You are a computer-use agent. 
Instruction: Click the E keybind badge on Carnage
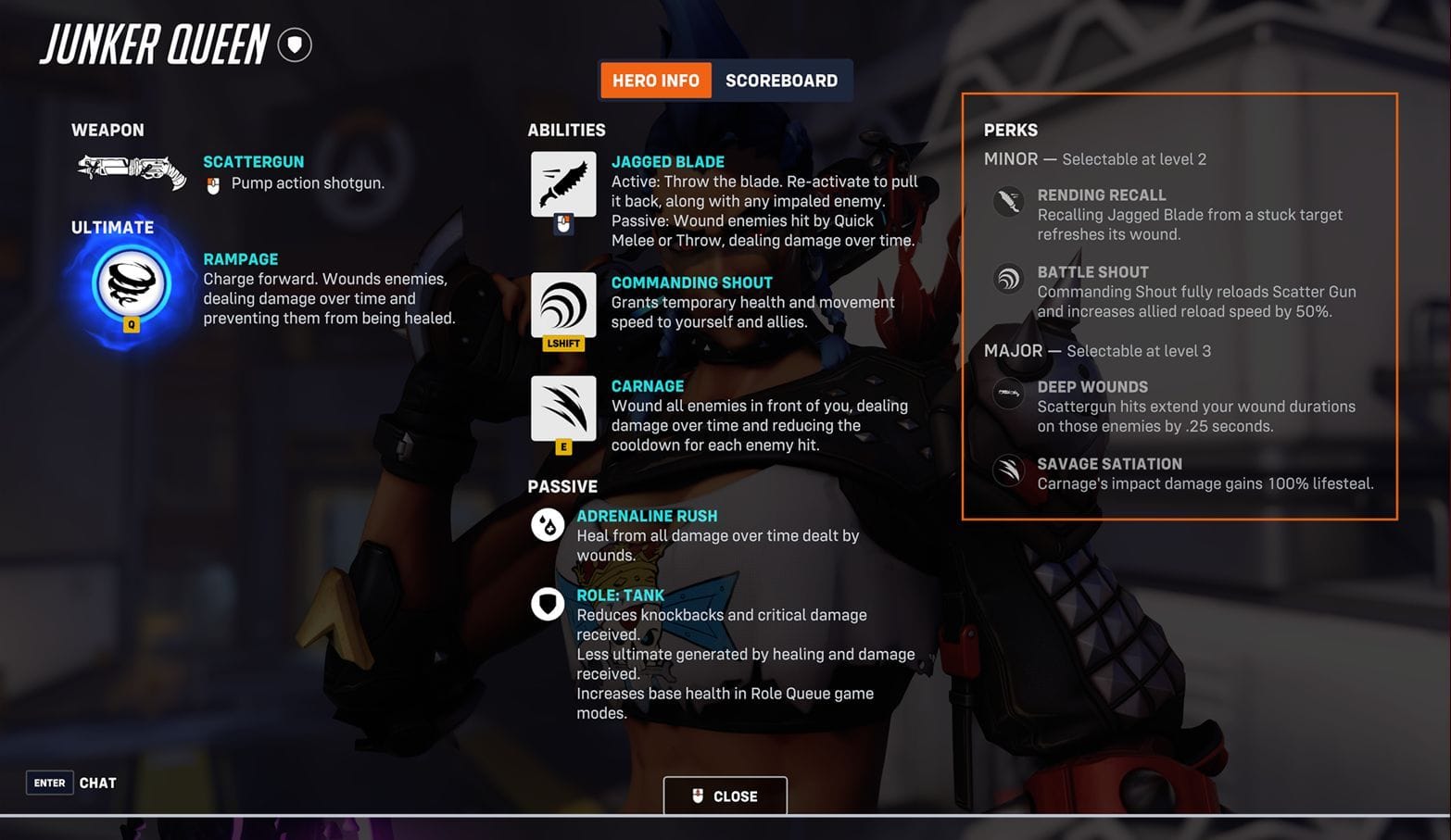point(563,445)
